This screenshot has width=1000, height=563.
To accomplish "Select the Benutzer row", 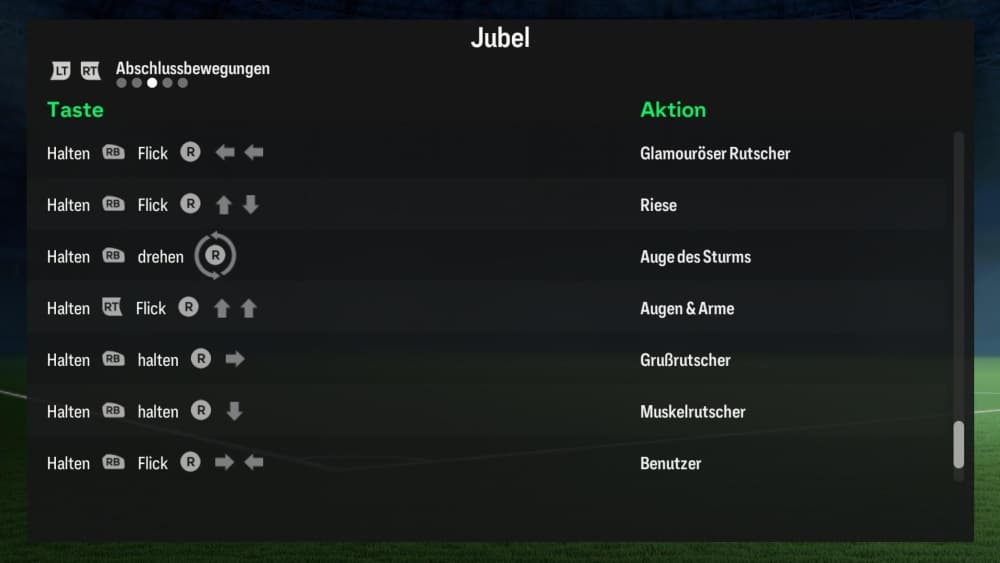I will tap(670, 464).
